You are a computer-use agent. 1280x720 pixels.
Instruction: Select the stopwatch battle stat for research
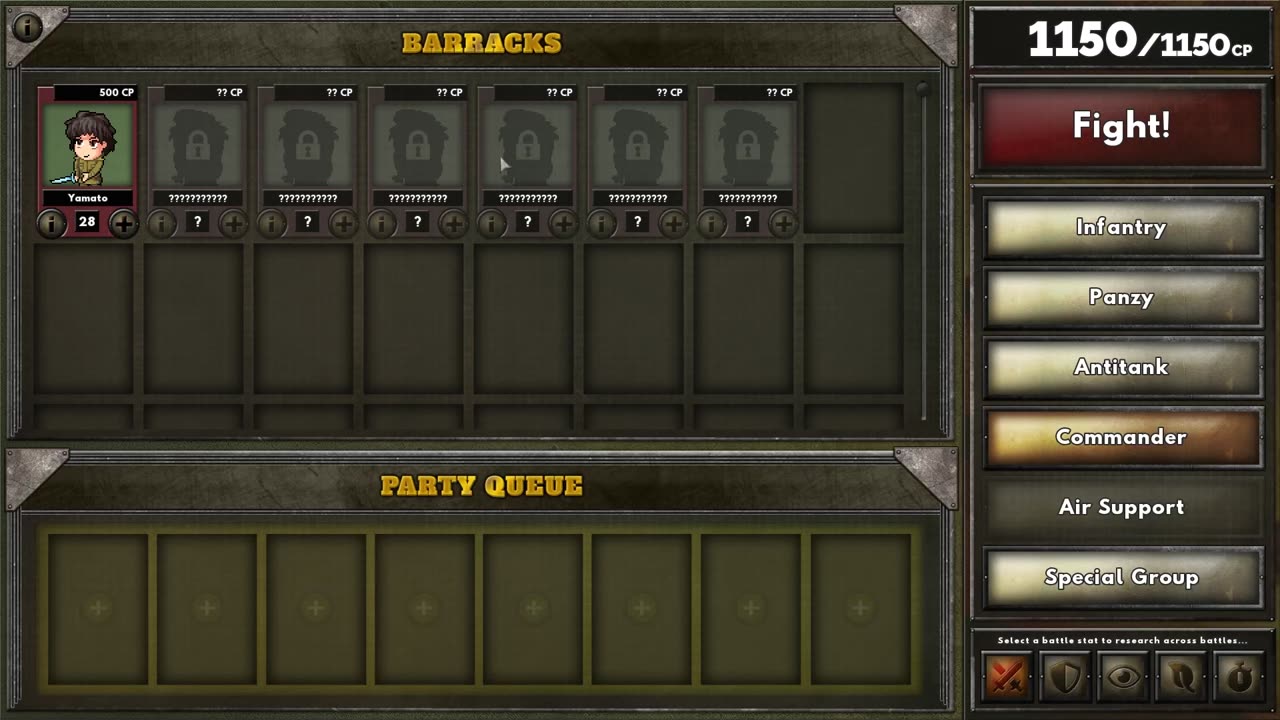click(x=1239, y=678)
